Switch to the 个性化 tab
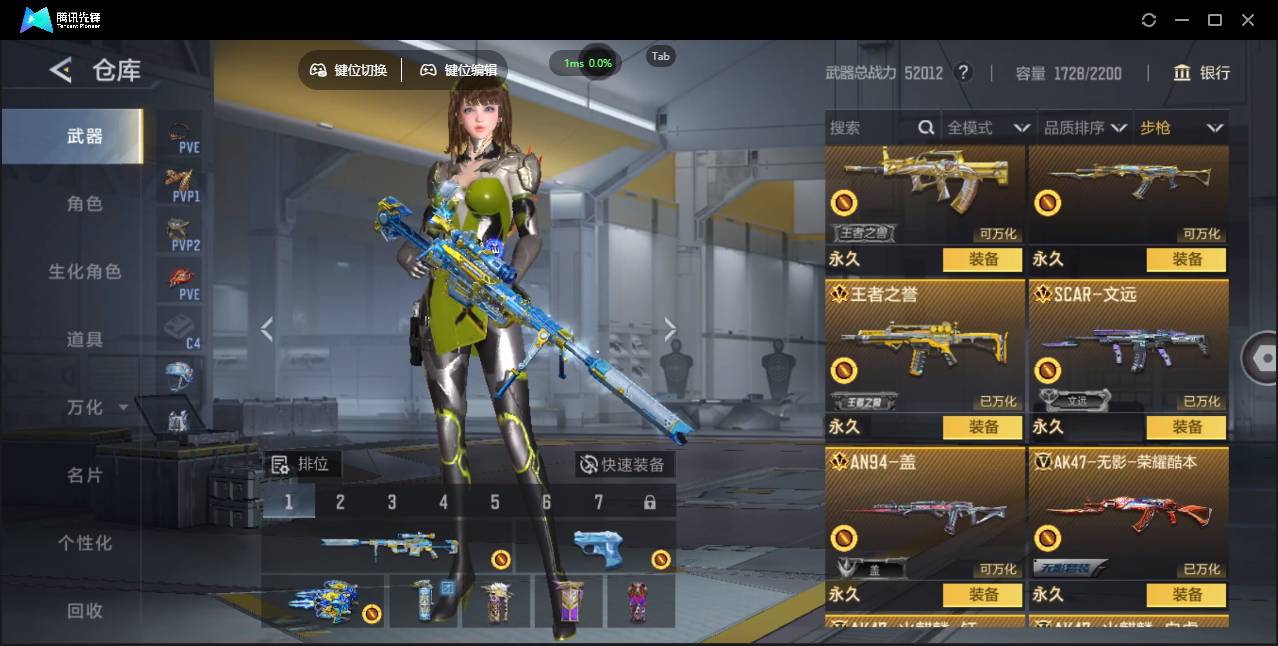 click(x=85, y=543)
